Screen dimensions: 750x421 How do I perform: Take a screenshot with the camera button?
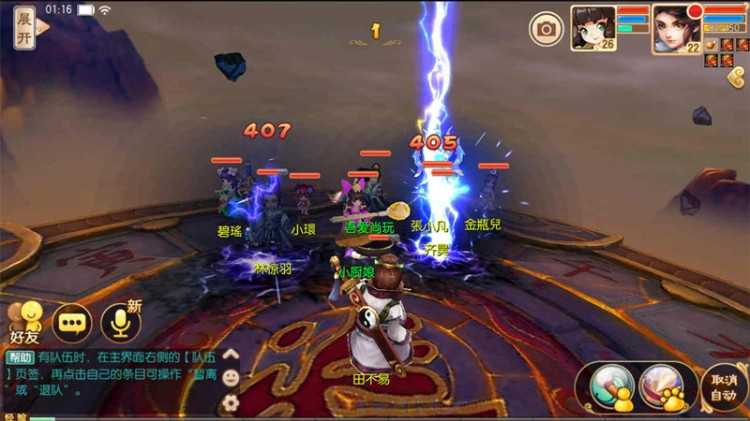click(546, 29)
